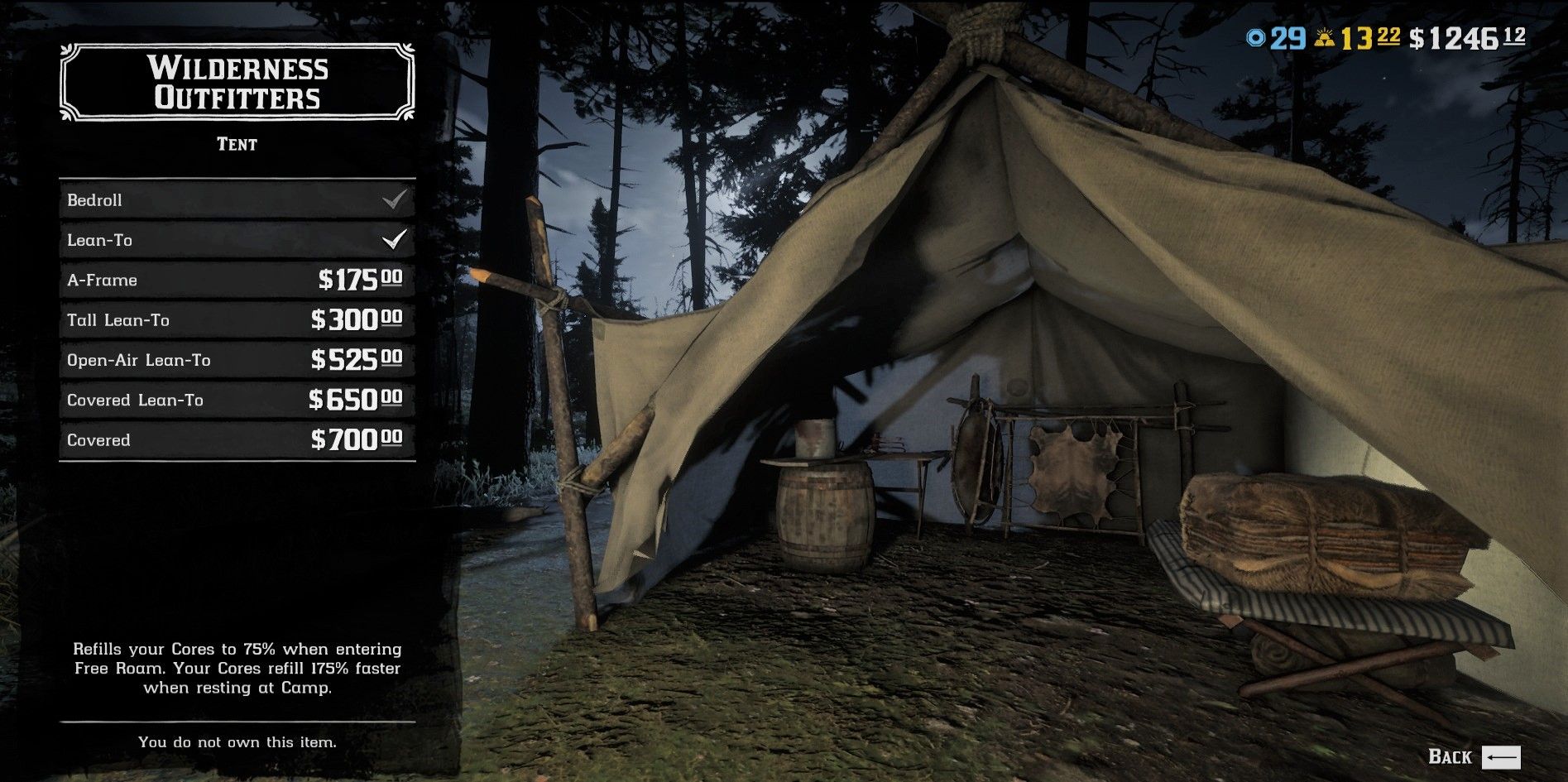
Task: Click the Tent section label
Action: (x=236, y=144)
